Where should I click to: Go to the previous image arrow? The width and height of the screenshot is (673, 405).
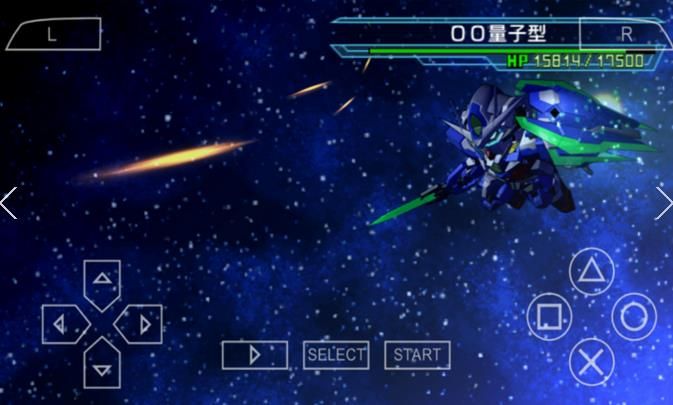[9, 203]
